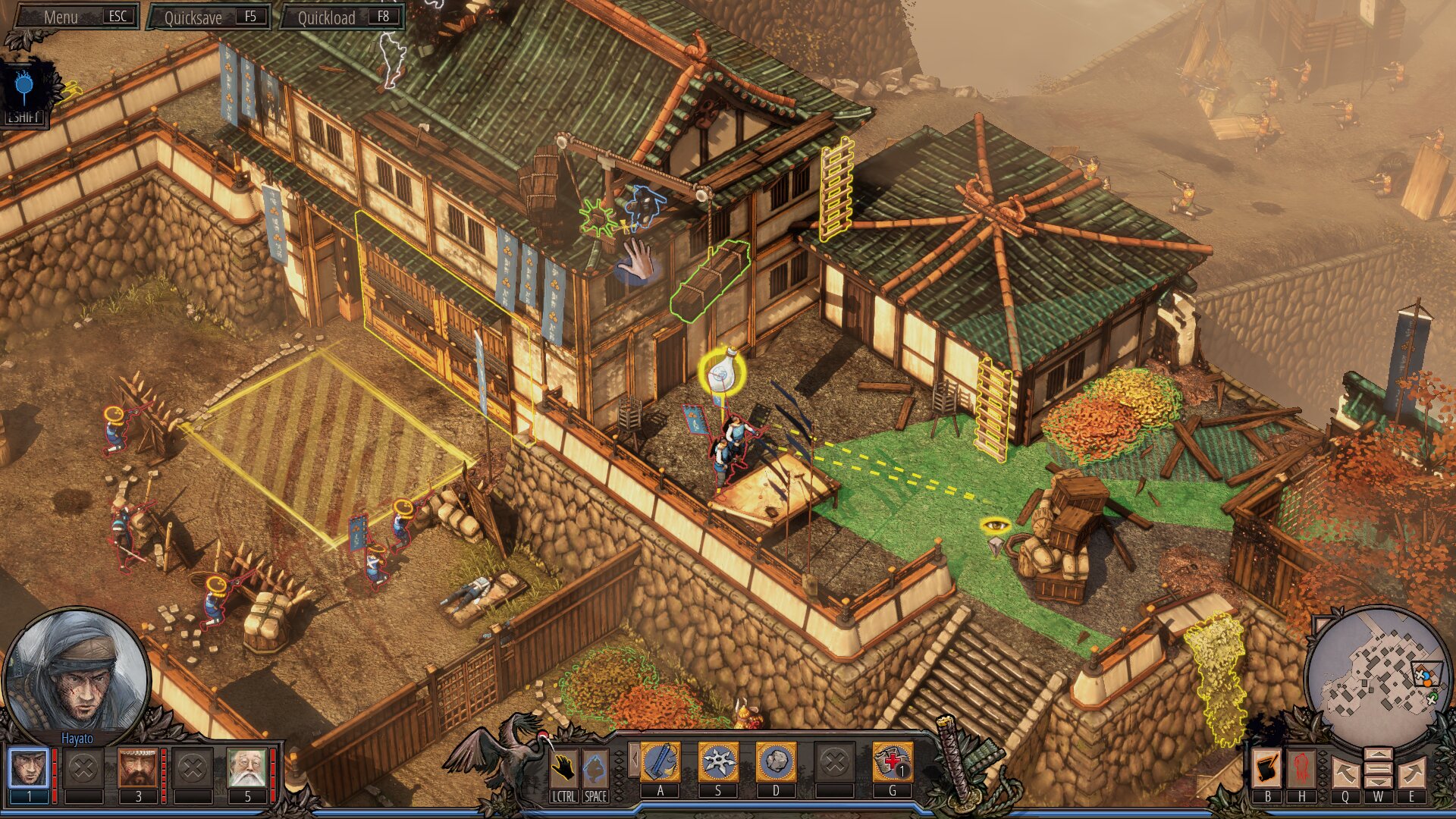Click the Quickload button

point(342,17)
